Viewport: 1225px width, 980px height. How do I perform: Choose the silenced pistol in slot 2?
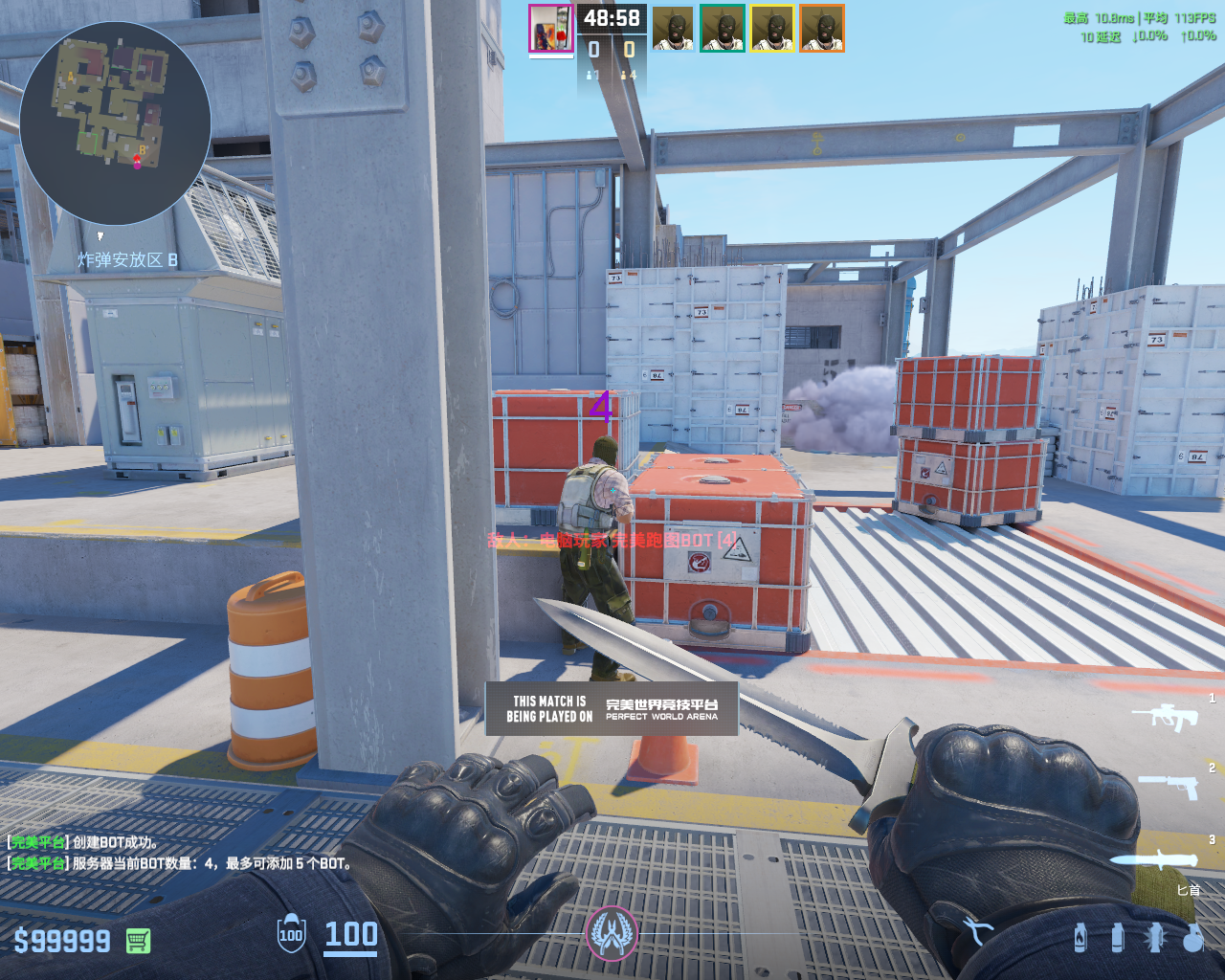click(x=1169, y=786)
